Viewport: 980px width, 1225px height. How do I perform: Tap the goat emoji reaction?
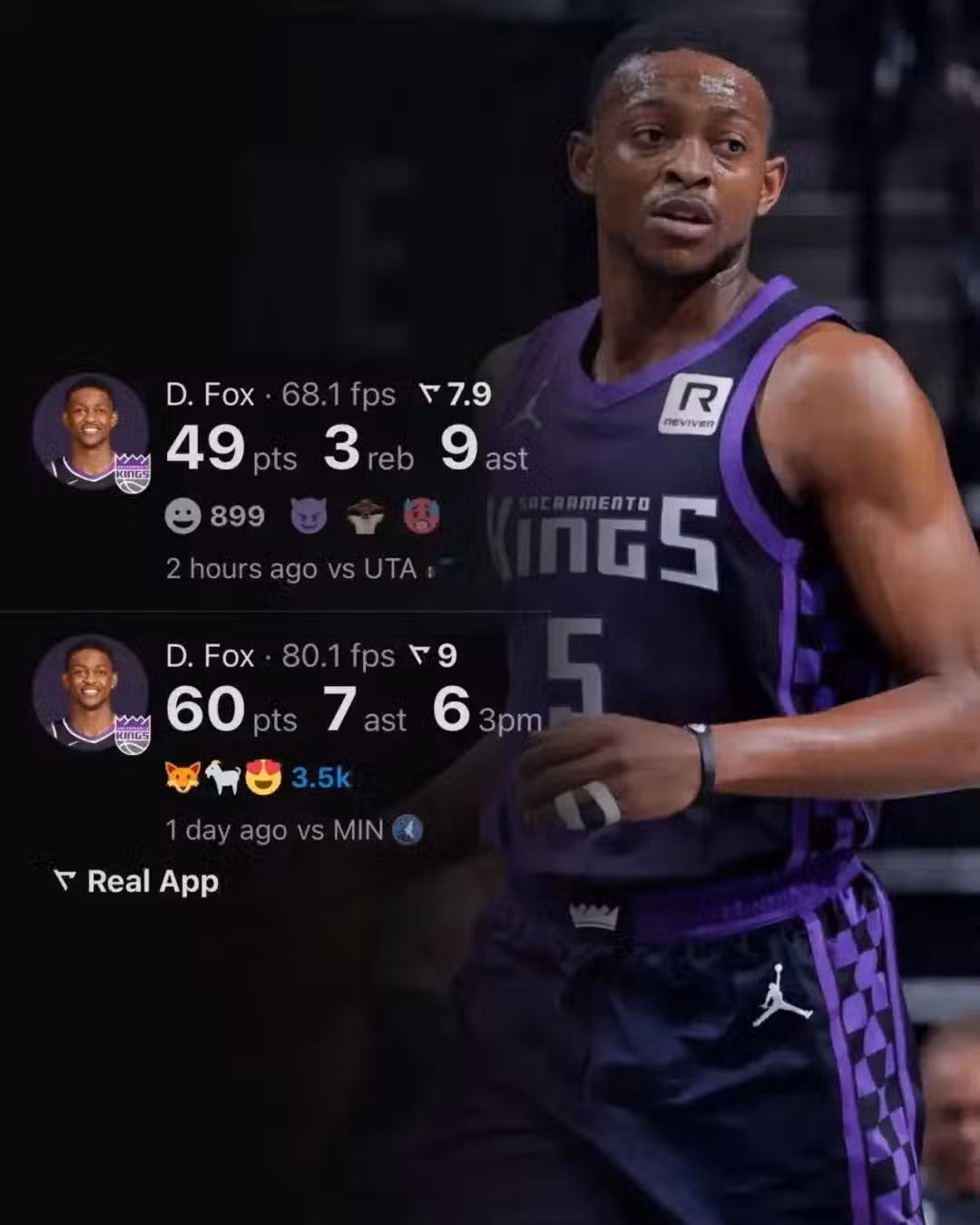tap(222, 778)
